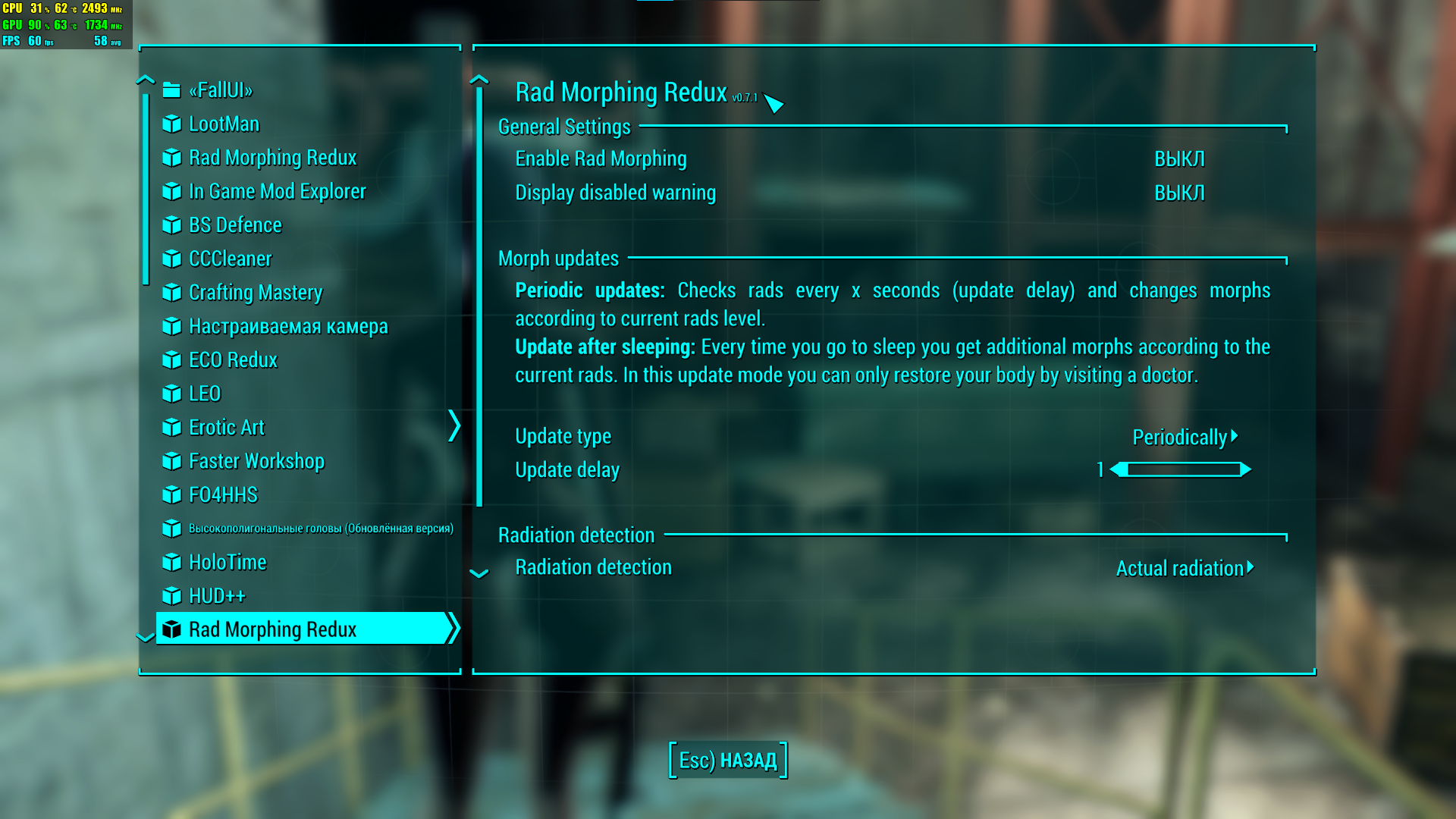Open In Game Mod Explorer settings
Image resolution: width=1456 pixels, height=819 pixels.
tap(276, 192)
